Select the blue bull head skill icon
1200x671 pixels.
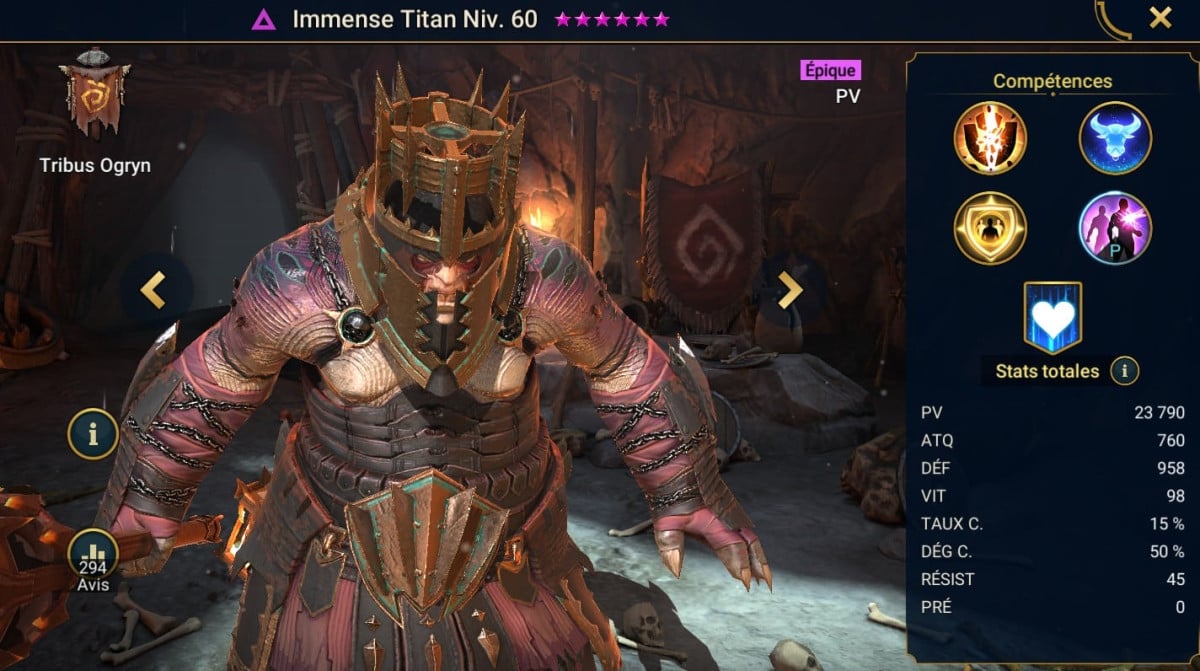(x=1115, y=138)
